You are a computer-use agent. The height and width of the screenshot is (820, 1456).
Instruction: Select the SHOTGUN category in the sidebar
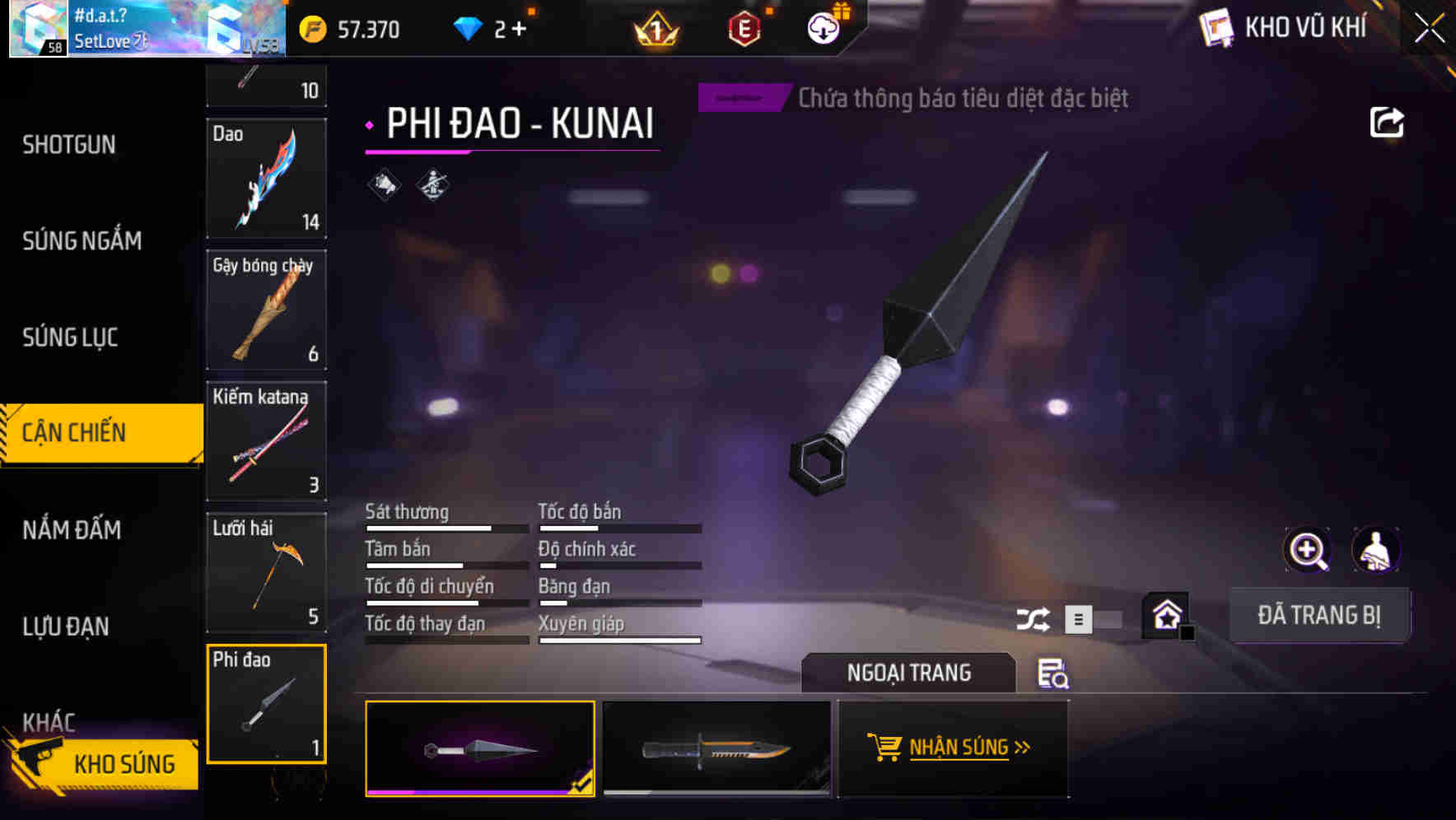coord(69,144)
